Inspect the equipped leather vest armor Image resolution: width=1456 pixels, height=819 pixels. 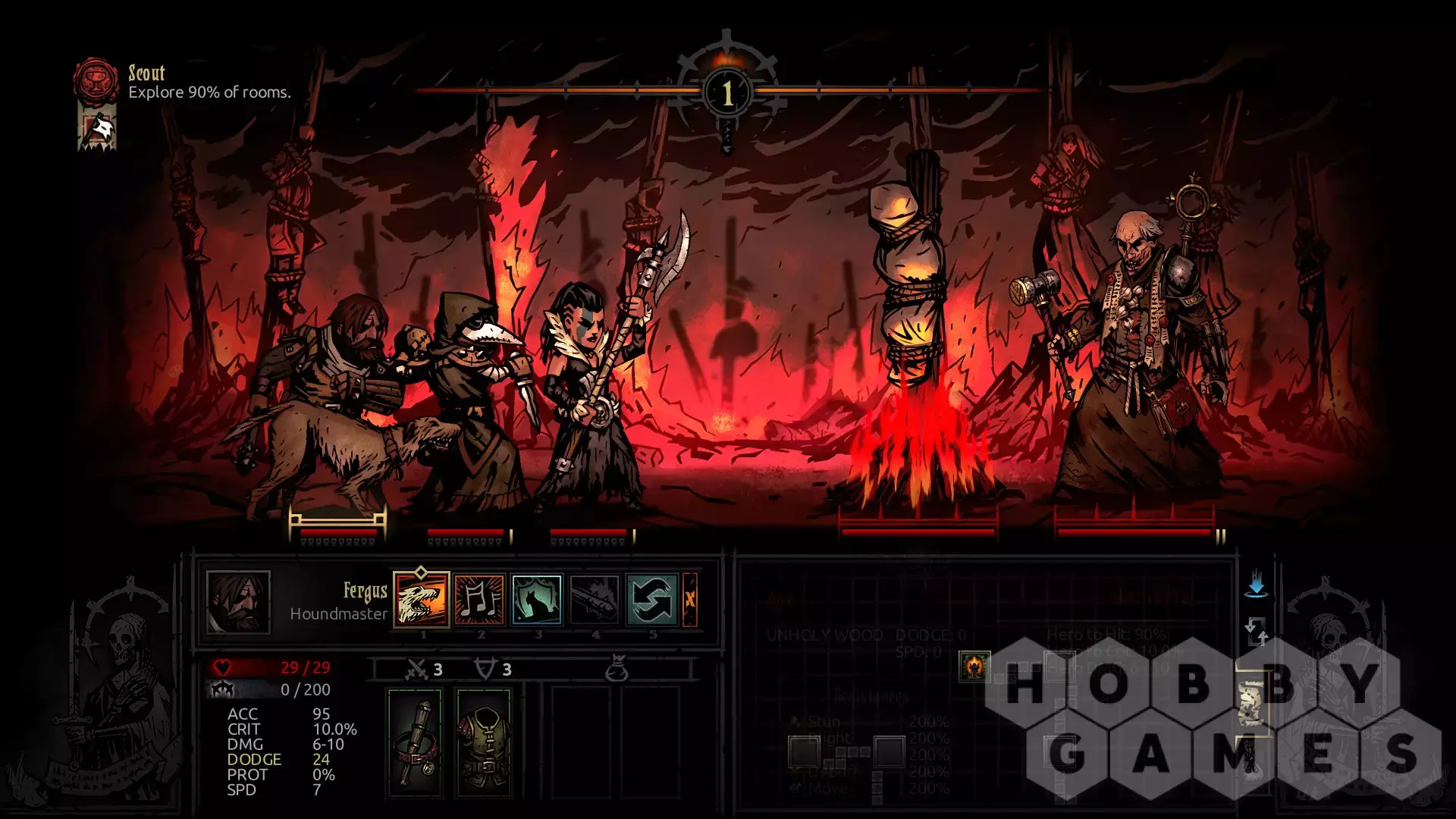pyautogui.click(x=484, y=742)
